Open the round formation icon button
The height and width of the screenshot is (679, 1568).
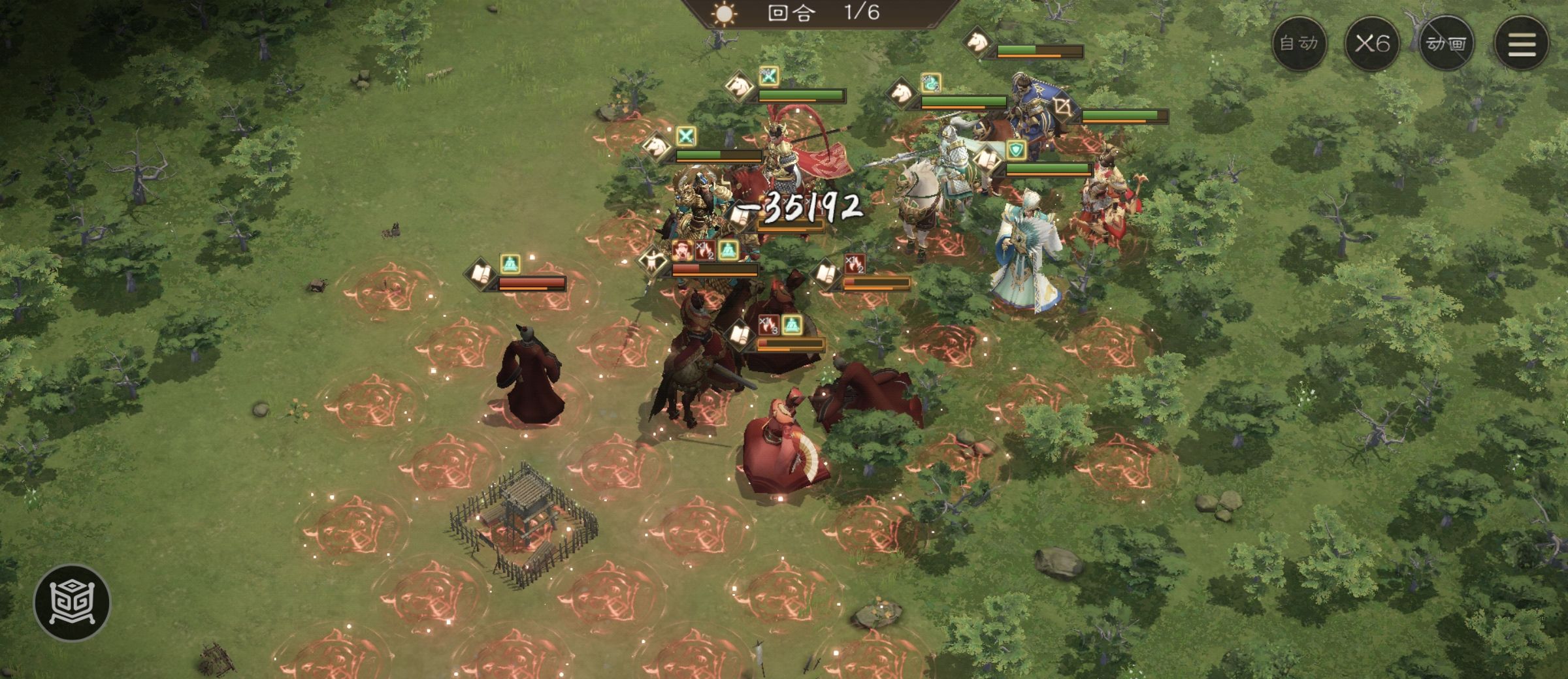(73, 602)
